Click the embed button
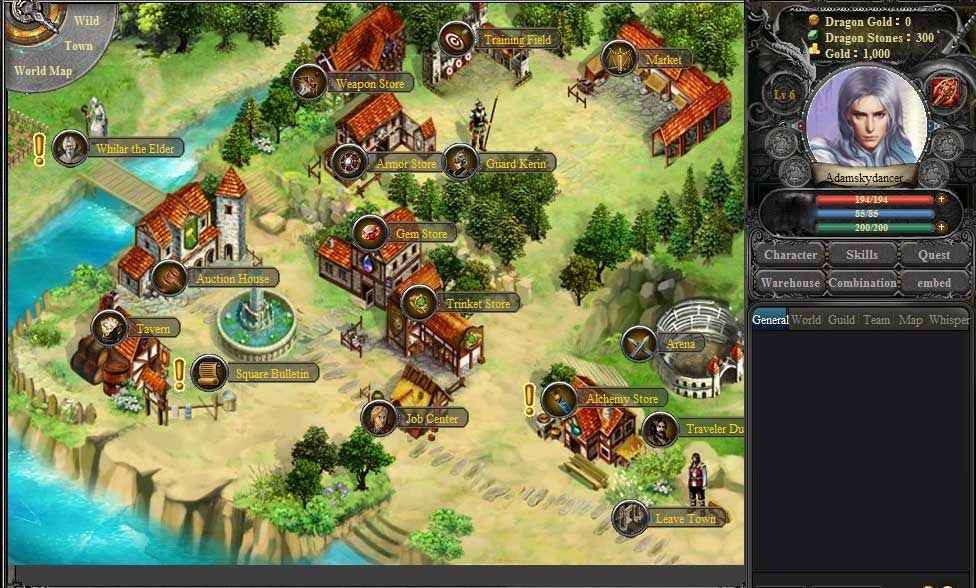Viewport: 976px width, 588px height. coord(934,283)
